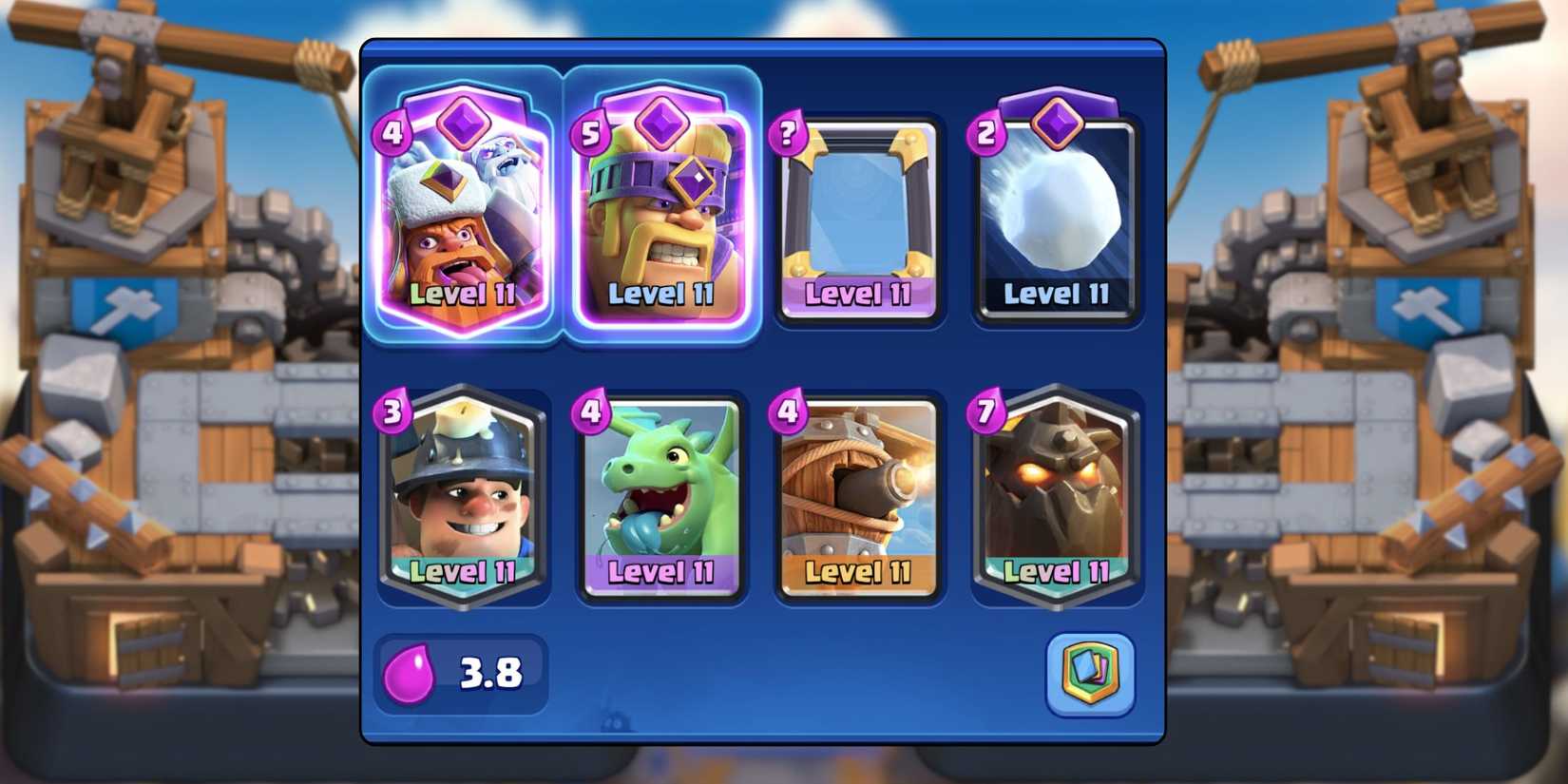This screenshot has height=784, width=1568.
Task: Click the 7 elixir badge on Lava Hound
Action: [x=984, y=411]
